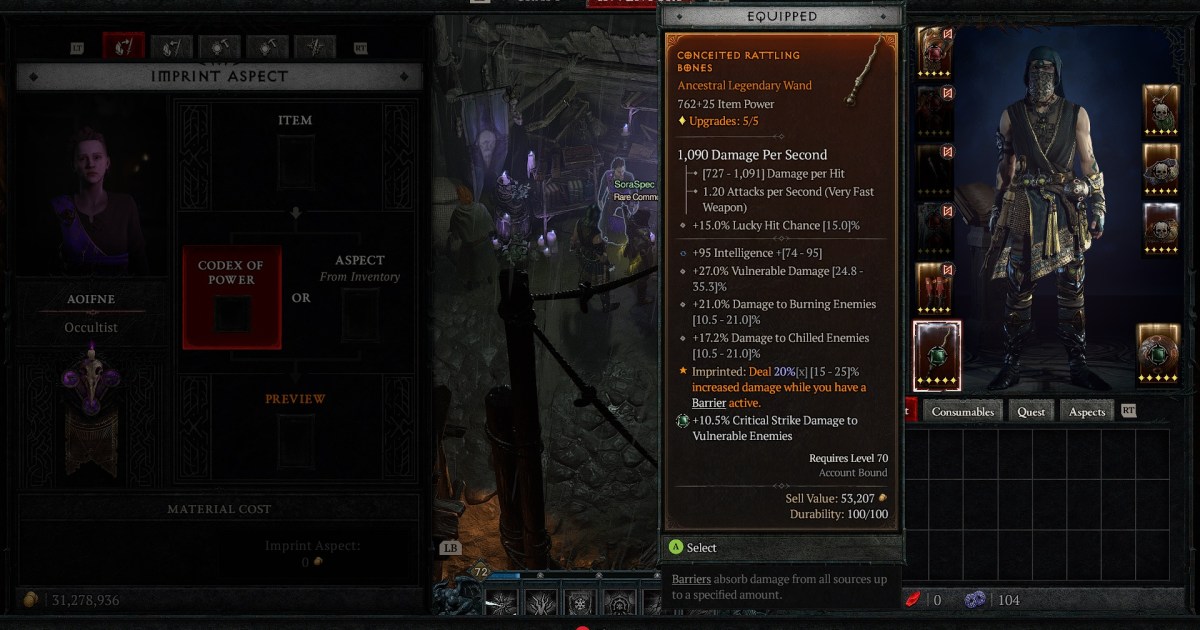Click the Item slot in imprint panel

tap(295, 162)
